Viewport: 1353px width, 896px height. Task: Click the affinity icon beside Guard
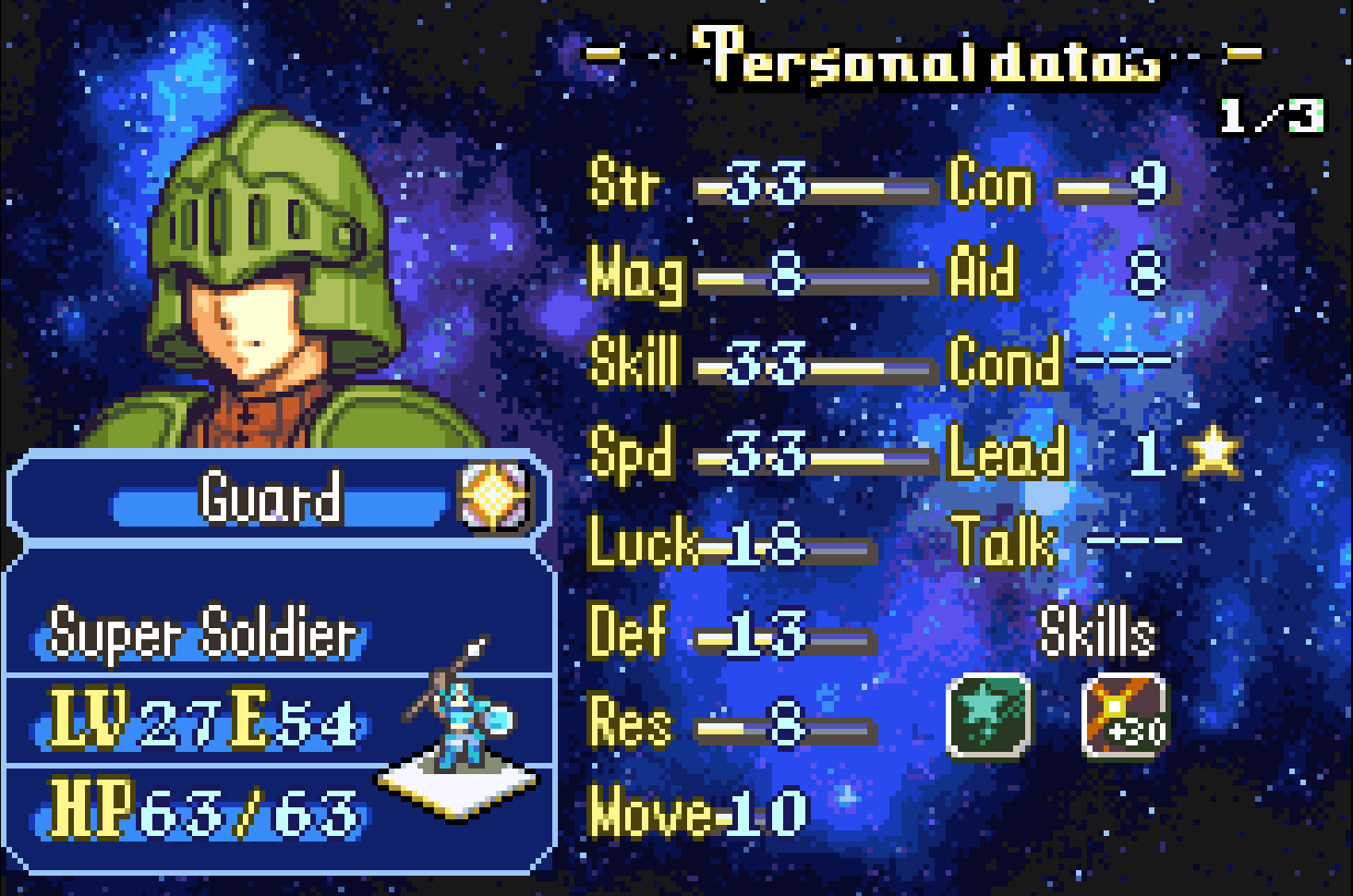click(x=494, y=497)
